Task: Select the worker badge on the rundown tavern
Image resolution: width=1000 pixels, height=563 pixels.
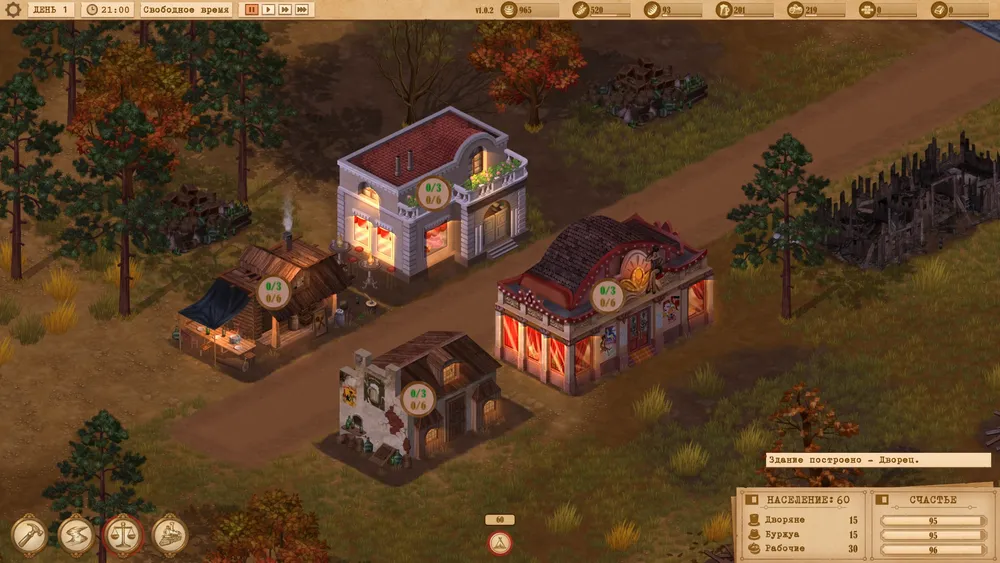Action: [x=419, y=400]
